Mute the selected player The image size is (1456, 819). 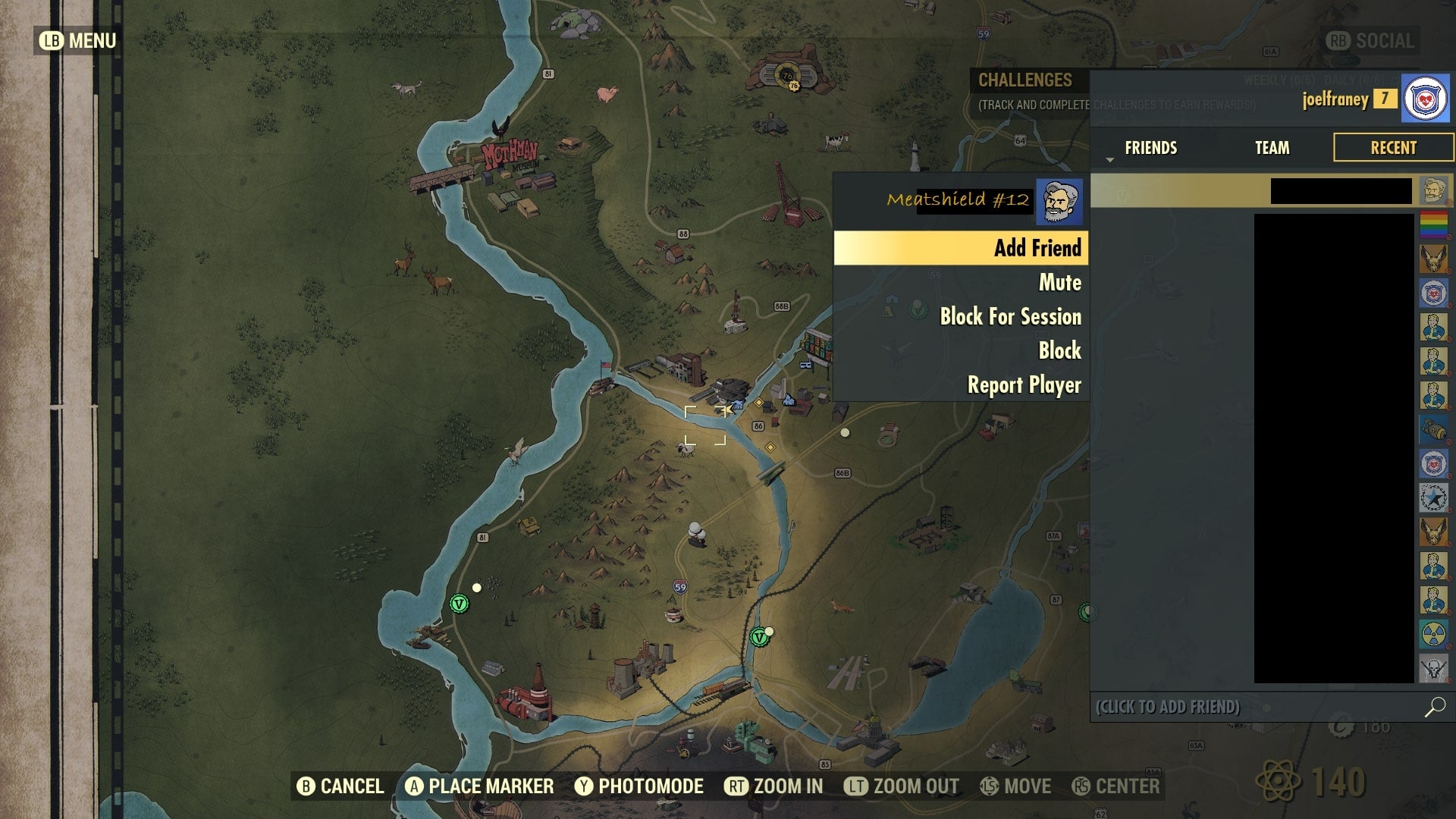tap(1059, 282)
